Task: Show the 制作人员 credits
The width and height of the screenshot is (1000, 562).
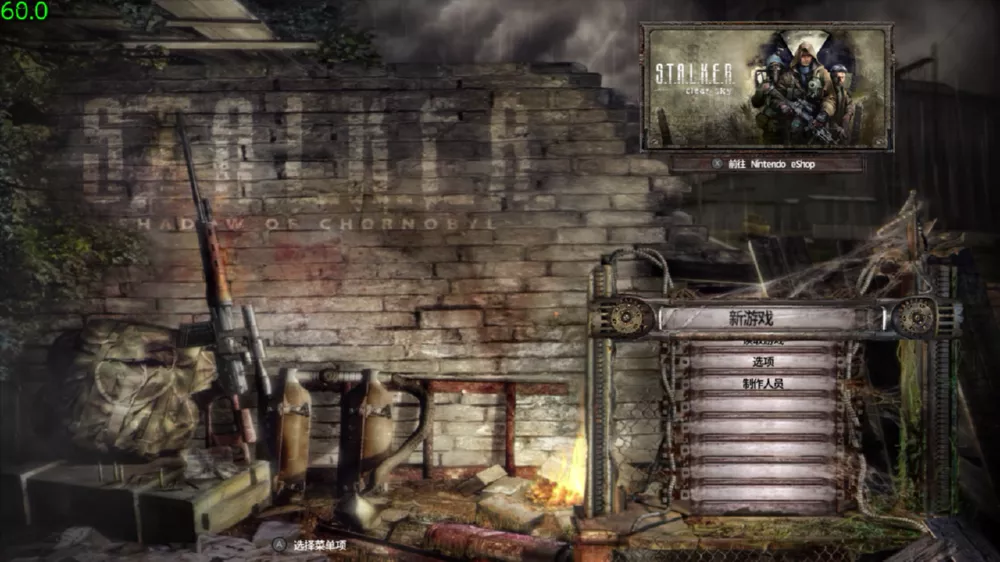Action: [x=763, y=384]
